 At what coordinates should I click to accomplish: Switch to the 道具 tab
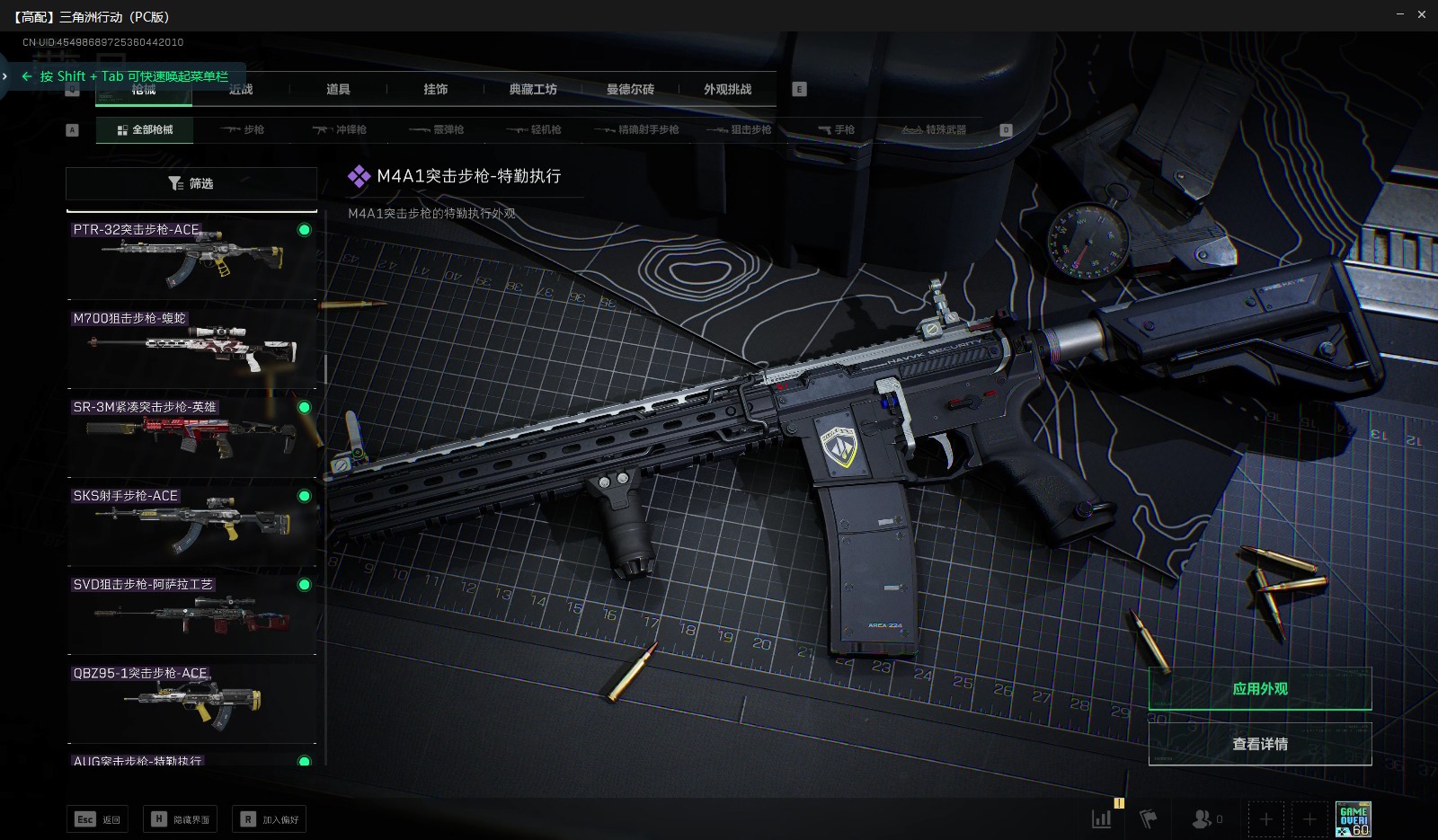click(338, 89)
